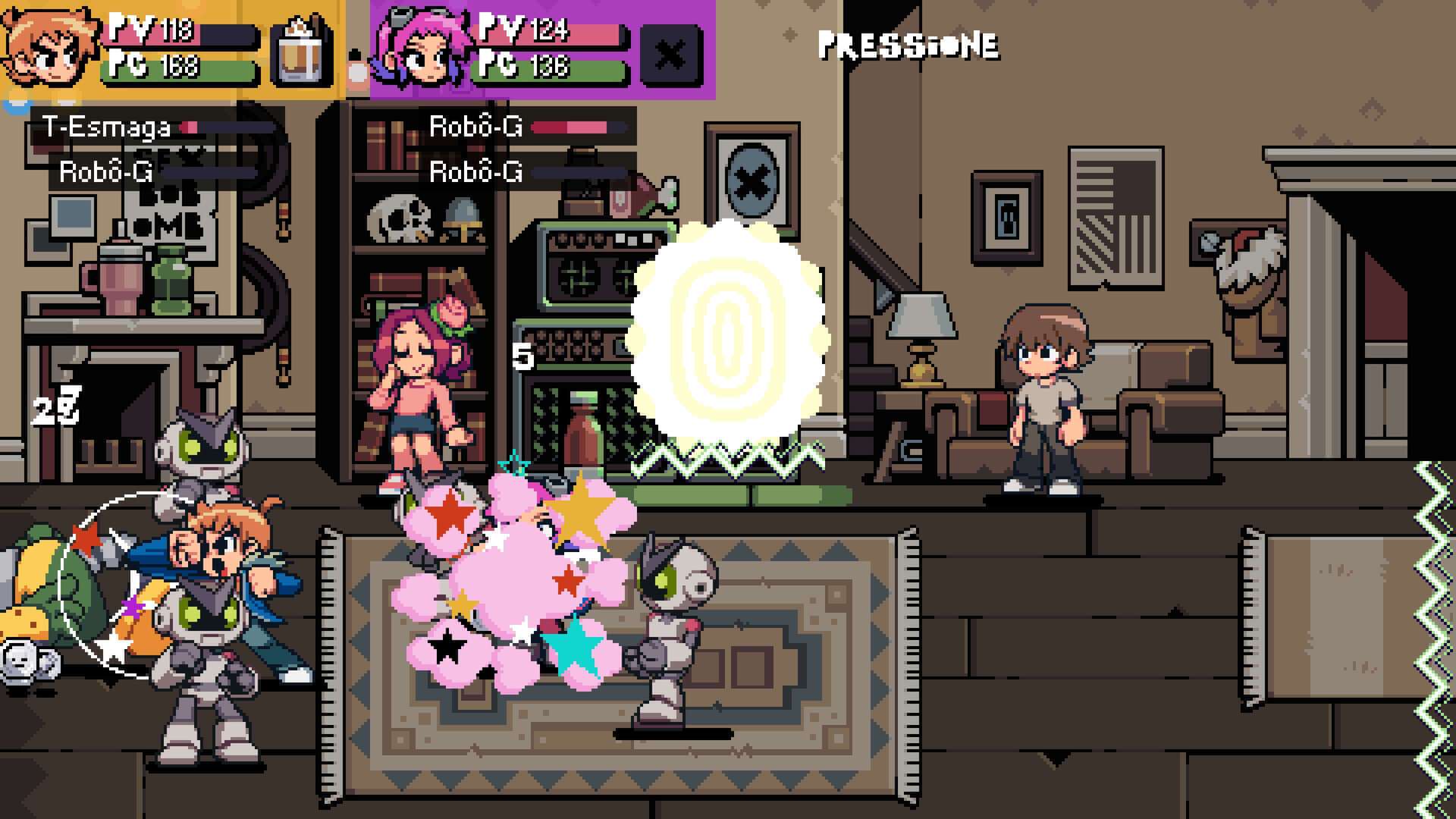Expand the T-Esmaga enemy health entry
Image resolution: width=1456 pixels, height=819 pixels.
106,127
